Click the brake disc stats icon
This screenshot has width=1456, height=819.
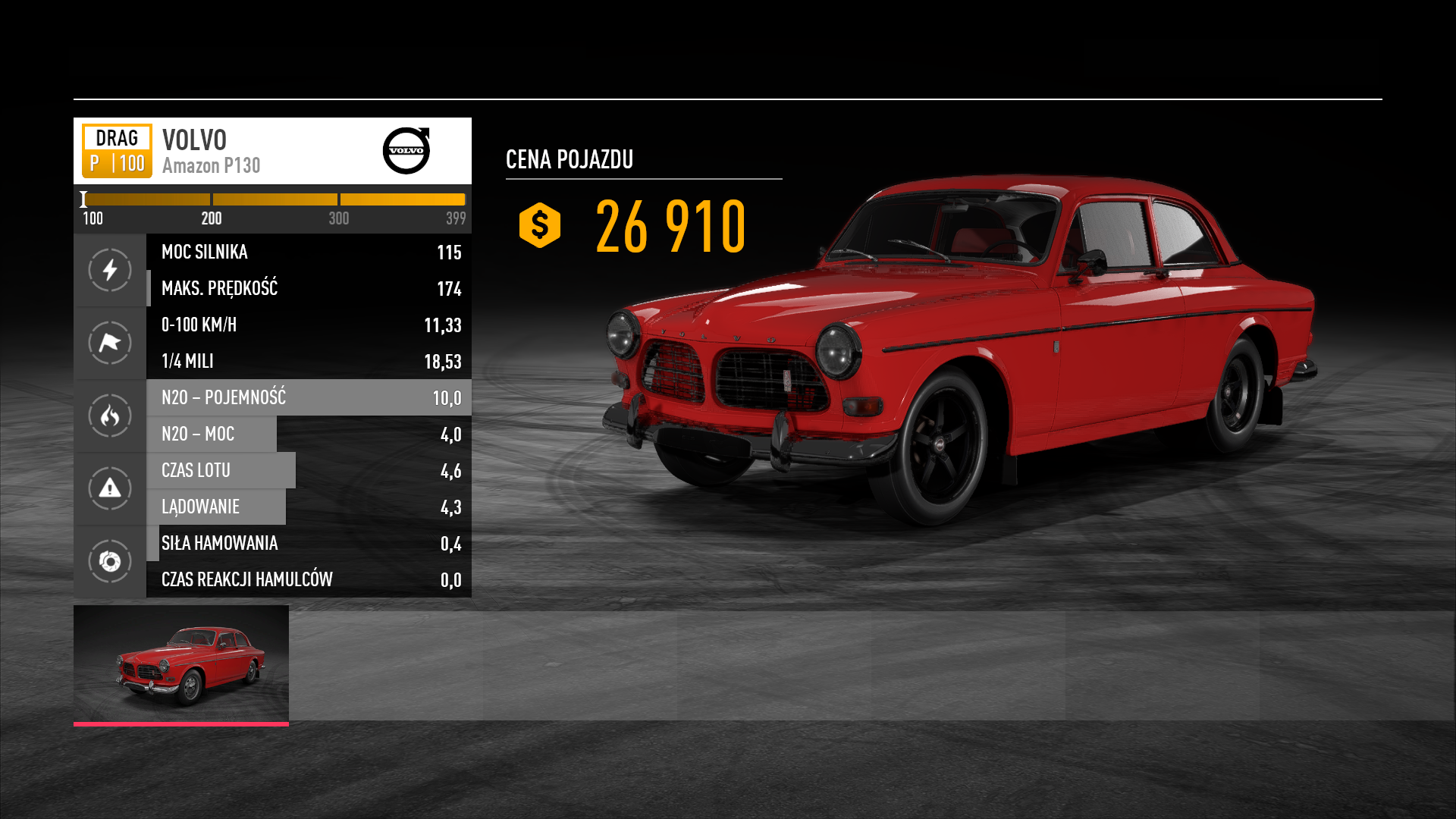[x=110, y=561]
